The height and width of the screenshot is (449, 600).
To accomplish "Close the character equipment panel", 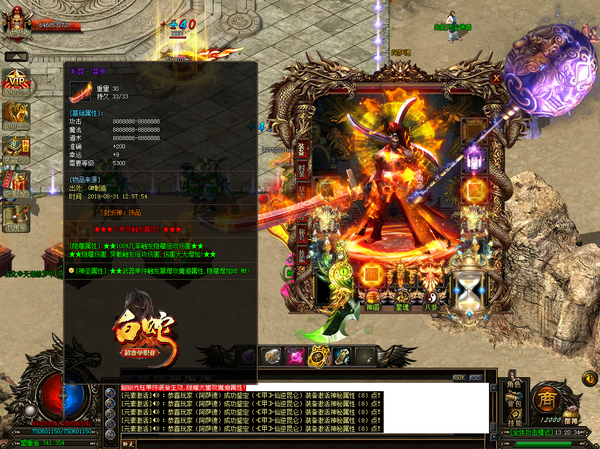I will click(496, 76).
